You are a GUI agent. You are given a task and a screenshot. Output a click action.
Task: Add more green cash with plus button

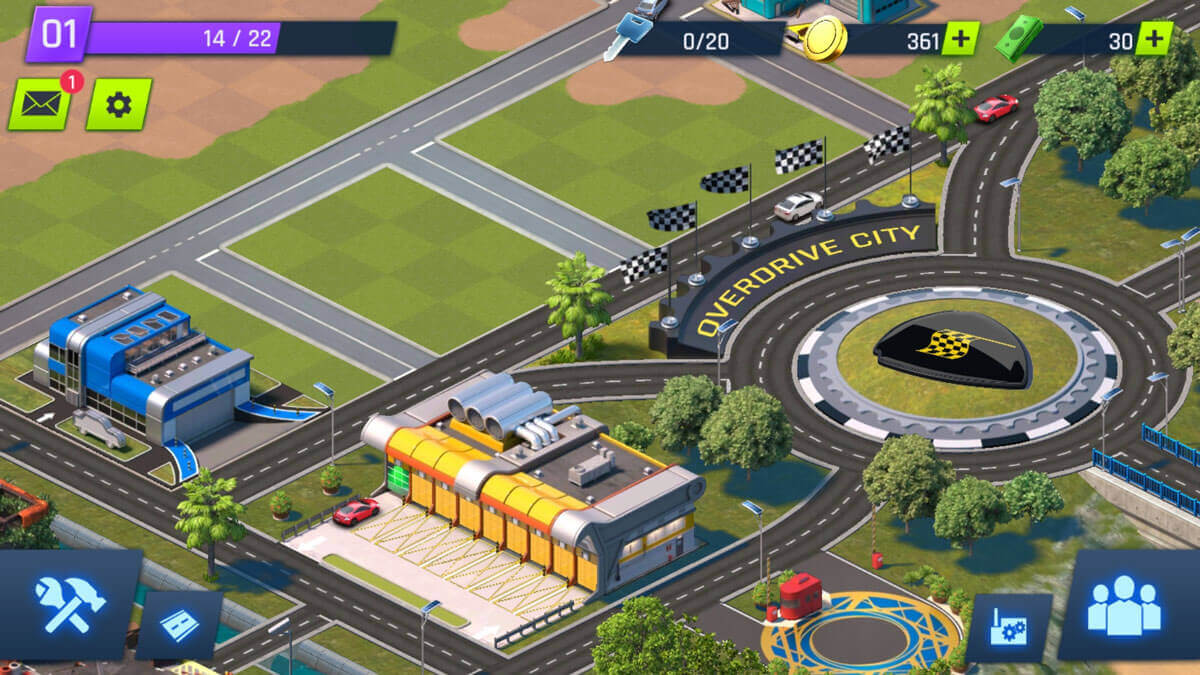[x=1153, y=39]
